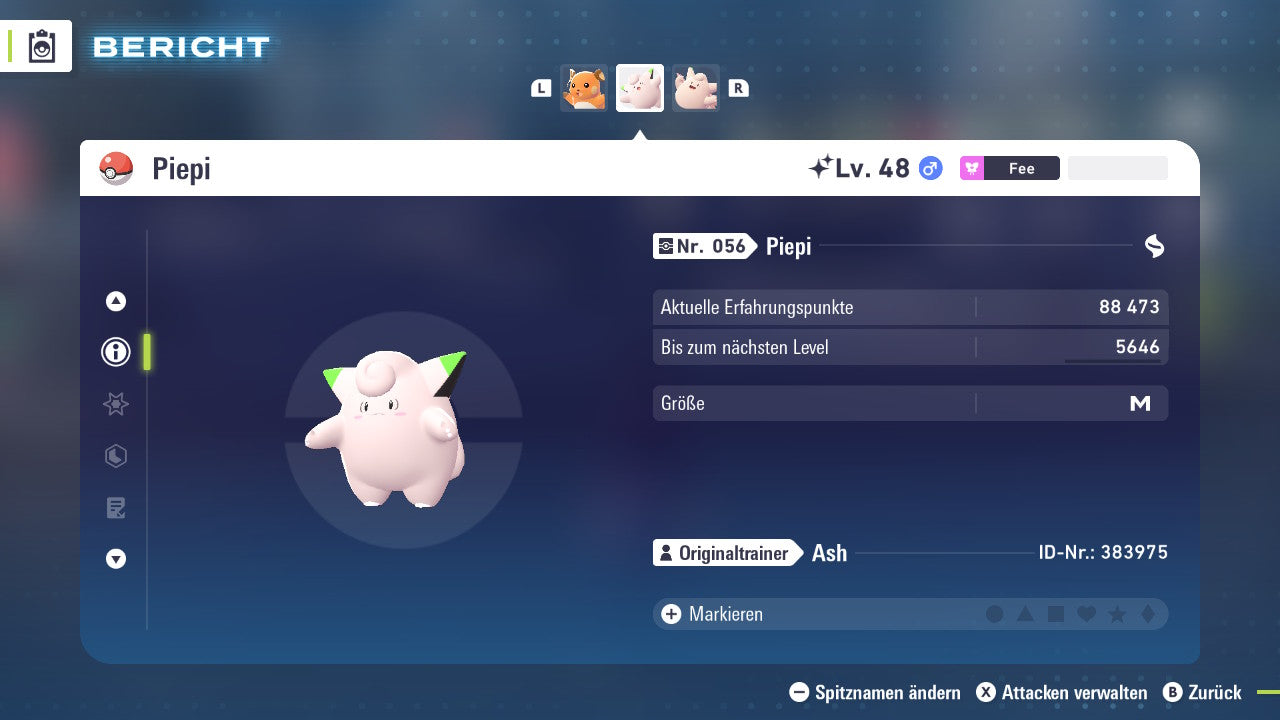Toggle the circle mark in the Markieren row
Image resolution: width=1280 pixels, height=720 pixels.
pyautogui.click(x=995, y=614)
